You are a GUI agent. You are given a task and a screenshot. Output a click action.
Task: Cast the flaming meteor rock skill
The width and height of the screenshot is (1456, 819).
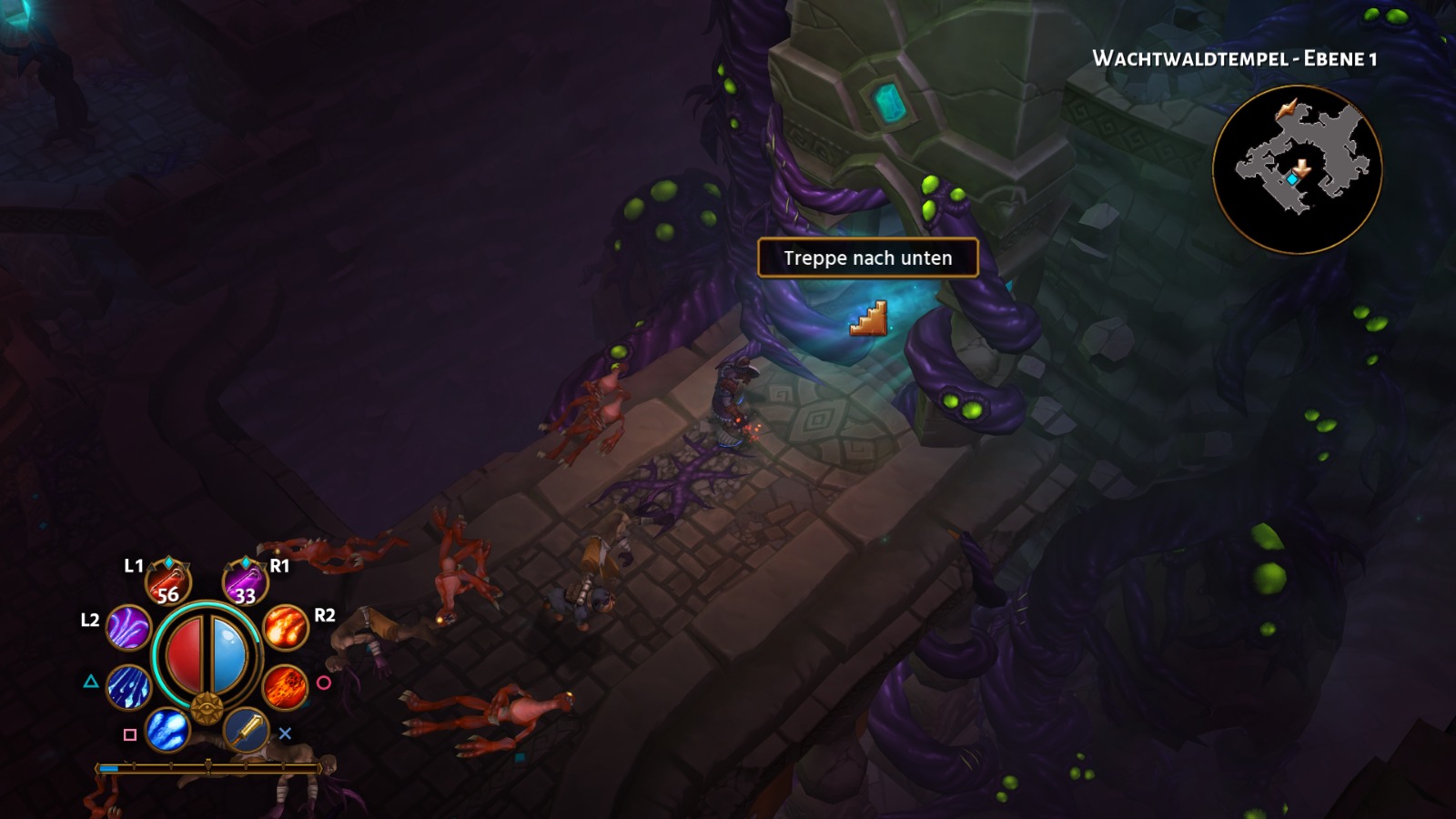point(285,687)
